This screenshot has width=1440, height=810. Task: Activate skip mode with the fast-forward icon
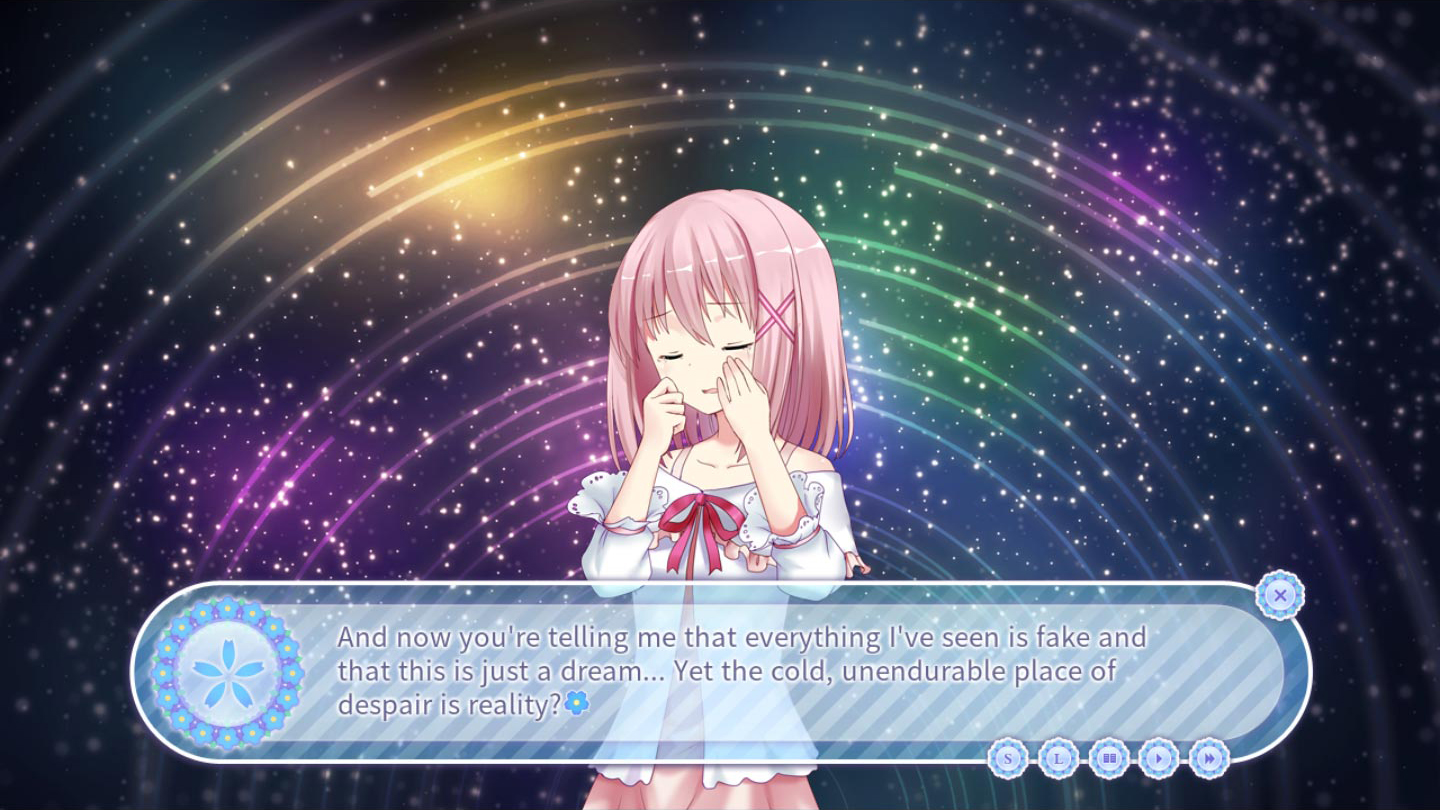point(1210,759)
